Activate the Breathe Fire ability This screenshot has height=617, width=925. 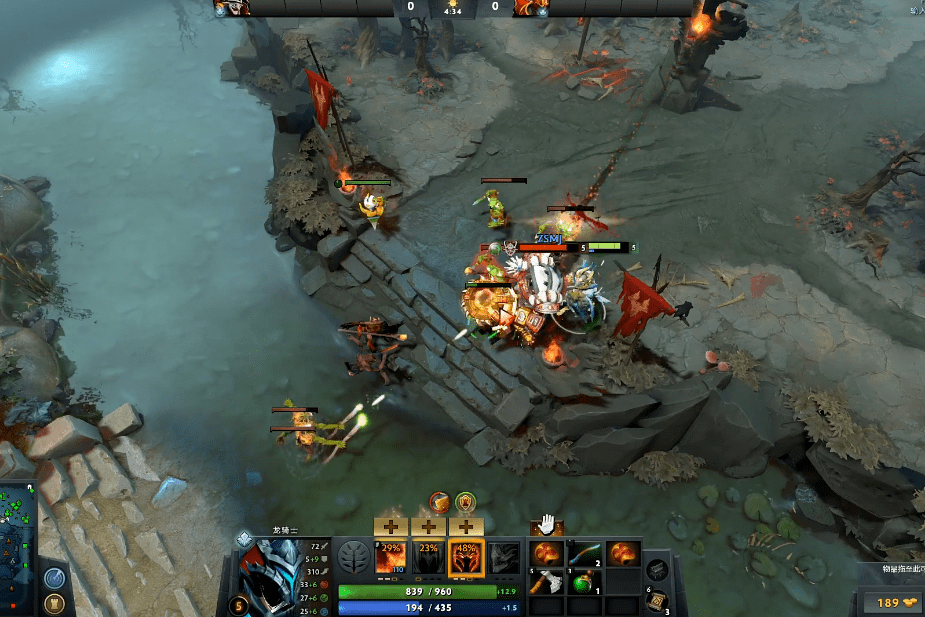pyautogui.click(x=390, y=558)
